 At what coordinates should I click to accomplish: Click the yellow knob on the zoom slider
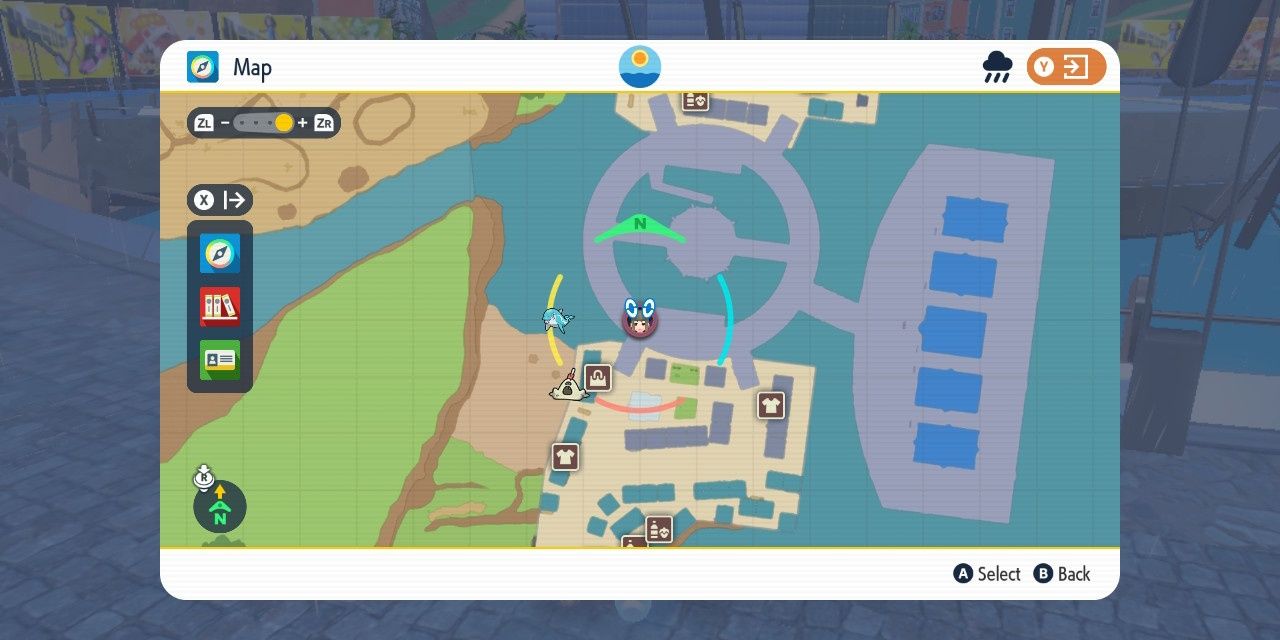pos(284,123)
